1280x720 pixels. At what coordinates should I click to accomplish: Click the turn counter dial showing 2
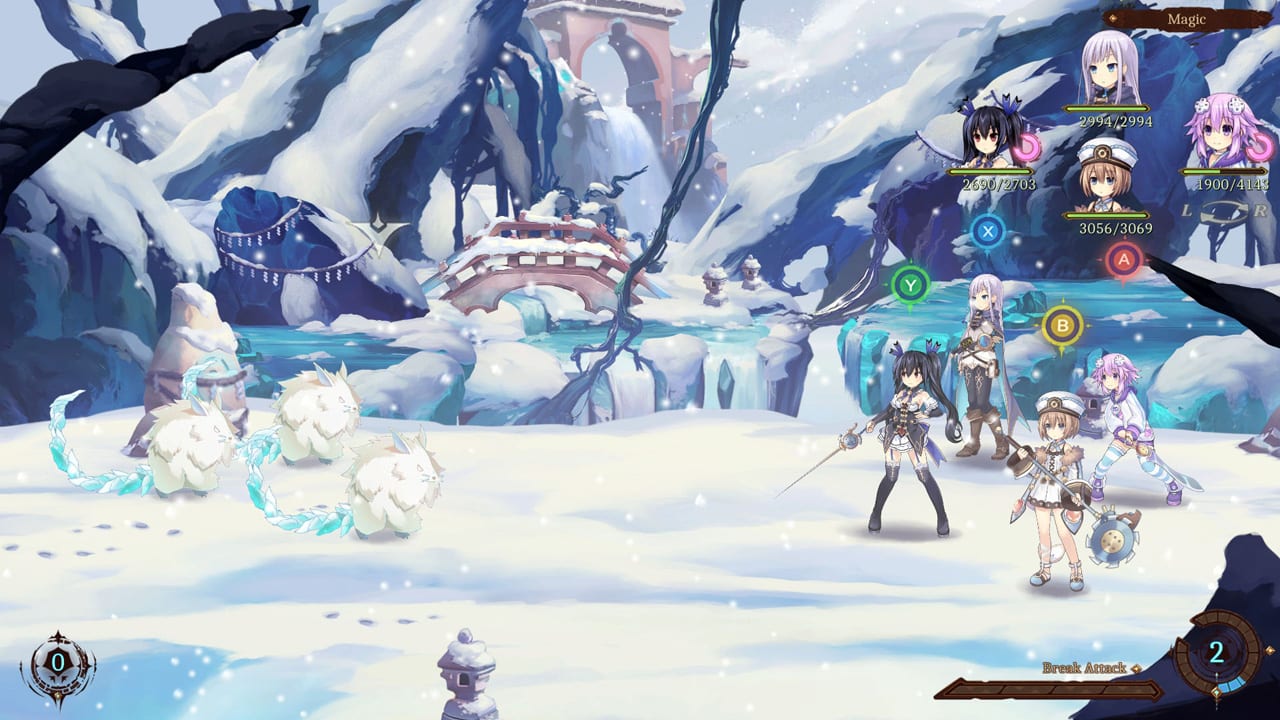[x=1216, y=653]
